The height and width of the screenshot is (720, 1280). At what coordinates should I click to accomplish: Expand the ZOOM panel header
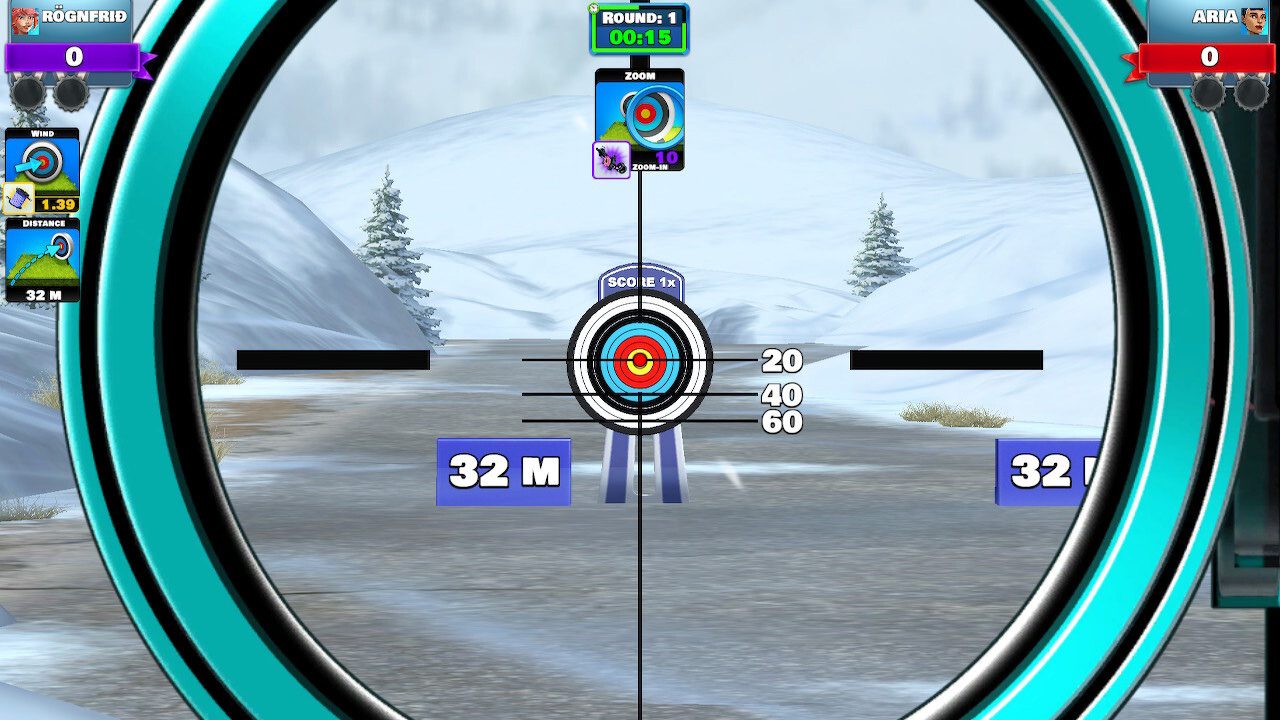(641, 74)
